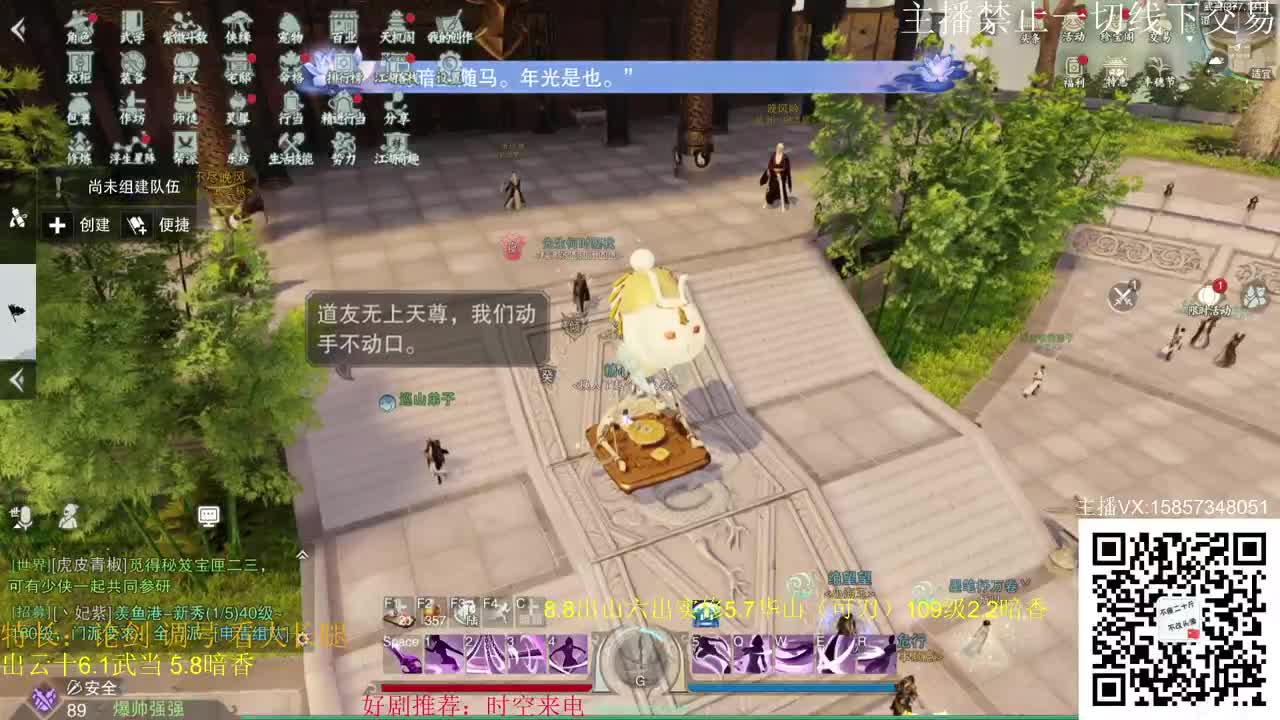Open the 生活技能 life skills panel
This screenshot has width=1280, height=720.
pyautogui.click(x=292, y=152)
